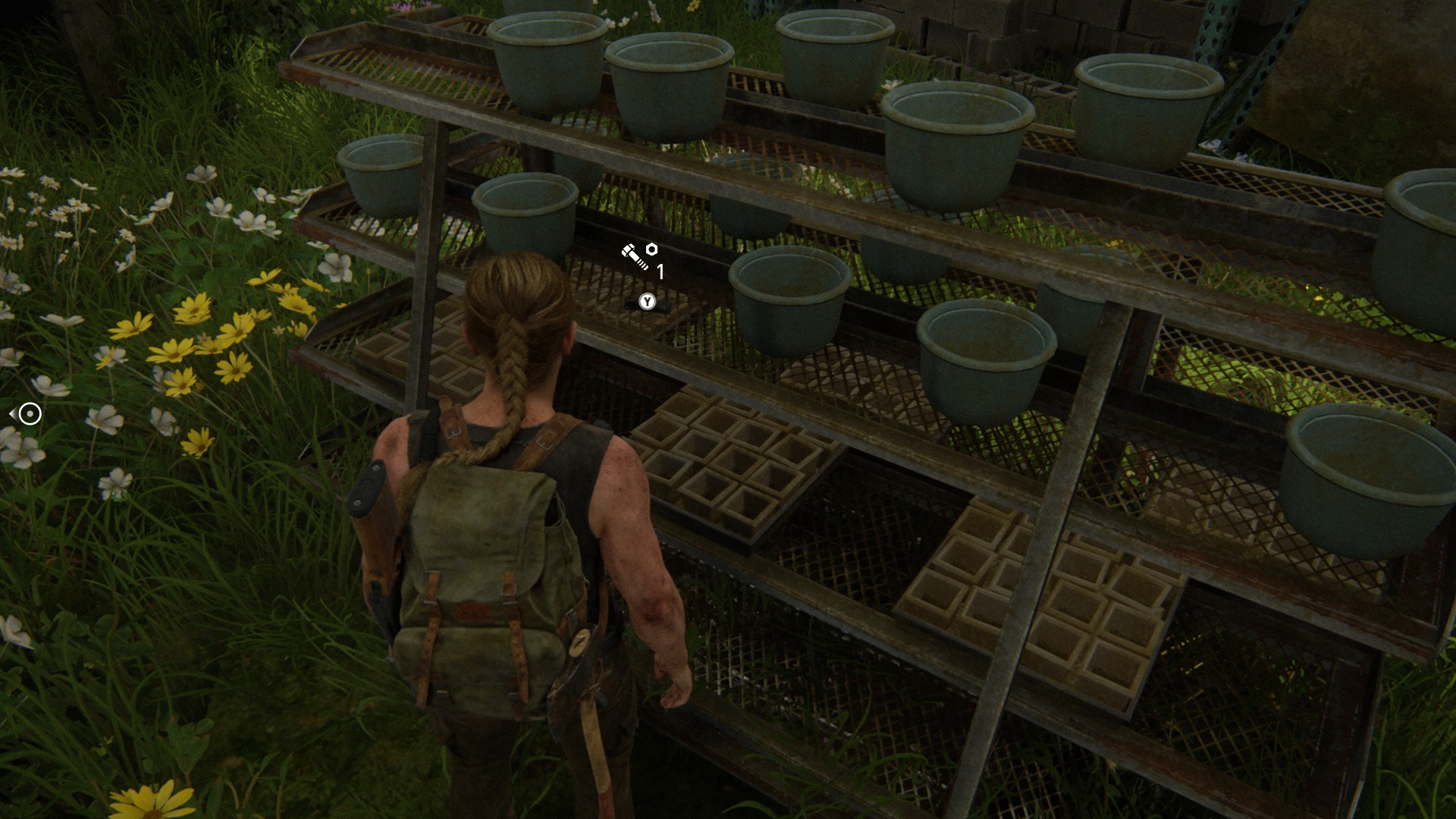Select the circular target indicator at screen edge
The height and width of the screenshot is (819, 1456).
click(30, 414)
